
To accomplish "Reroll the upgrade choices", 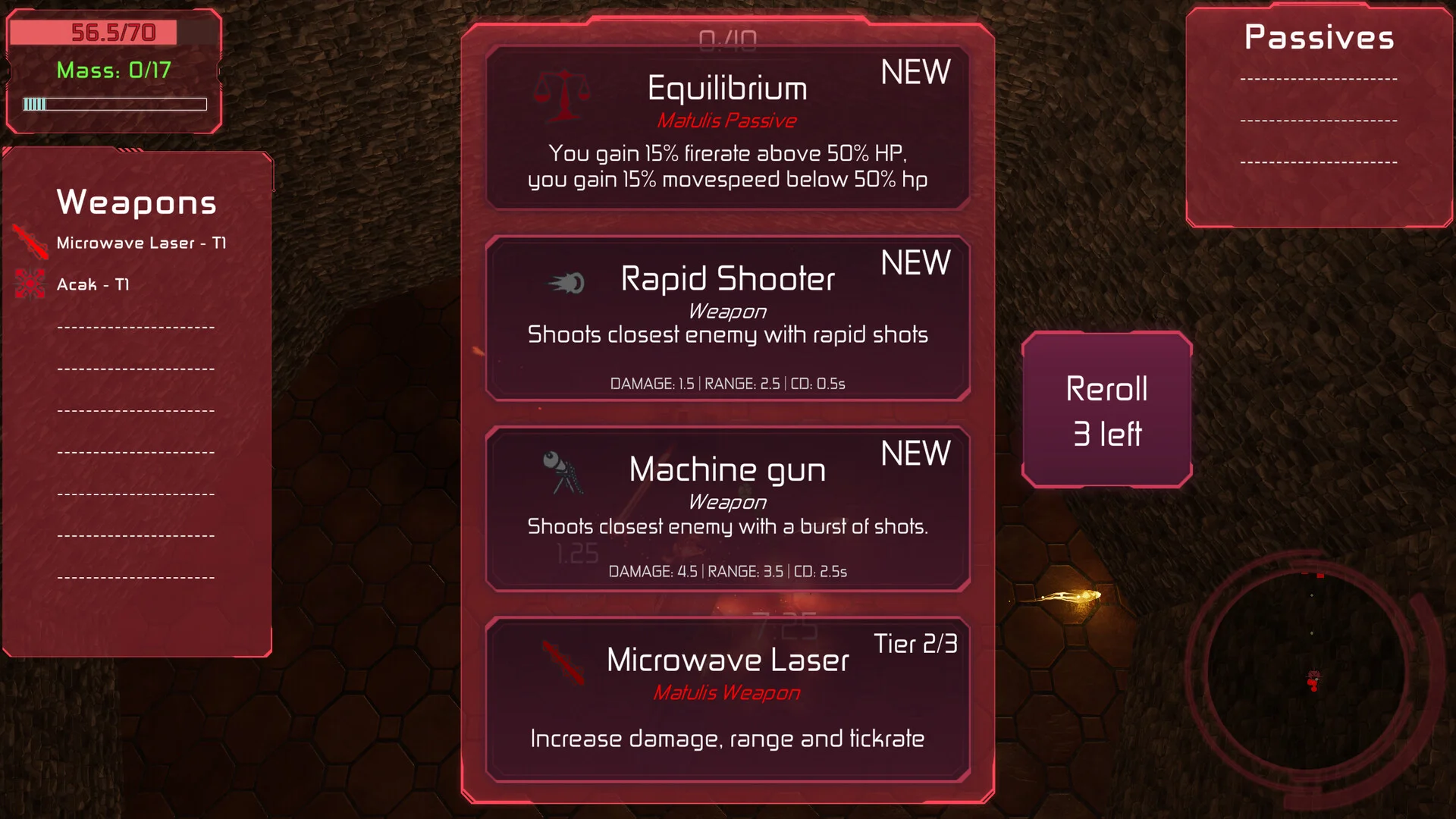I will pyautogui.click(x=1106, y=409).
